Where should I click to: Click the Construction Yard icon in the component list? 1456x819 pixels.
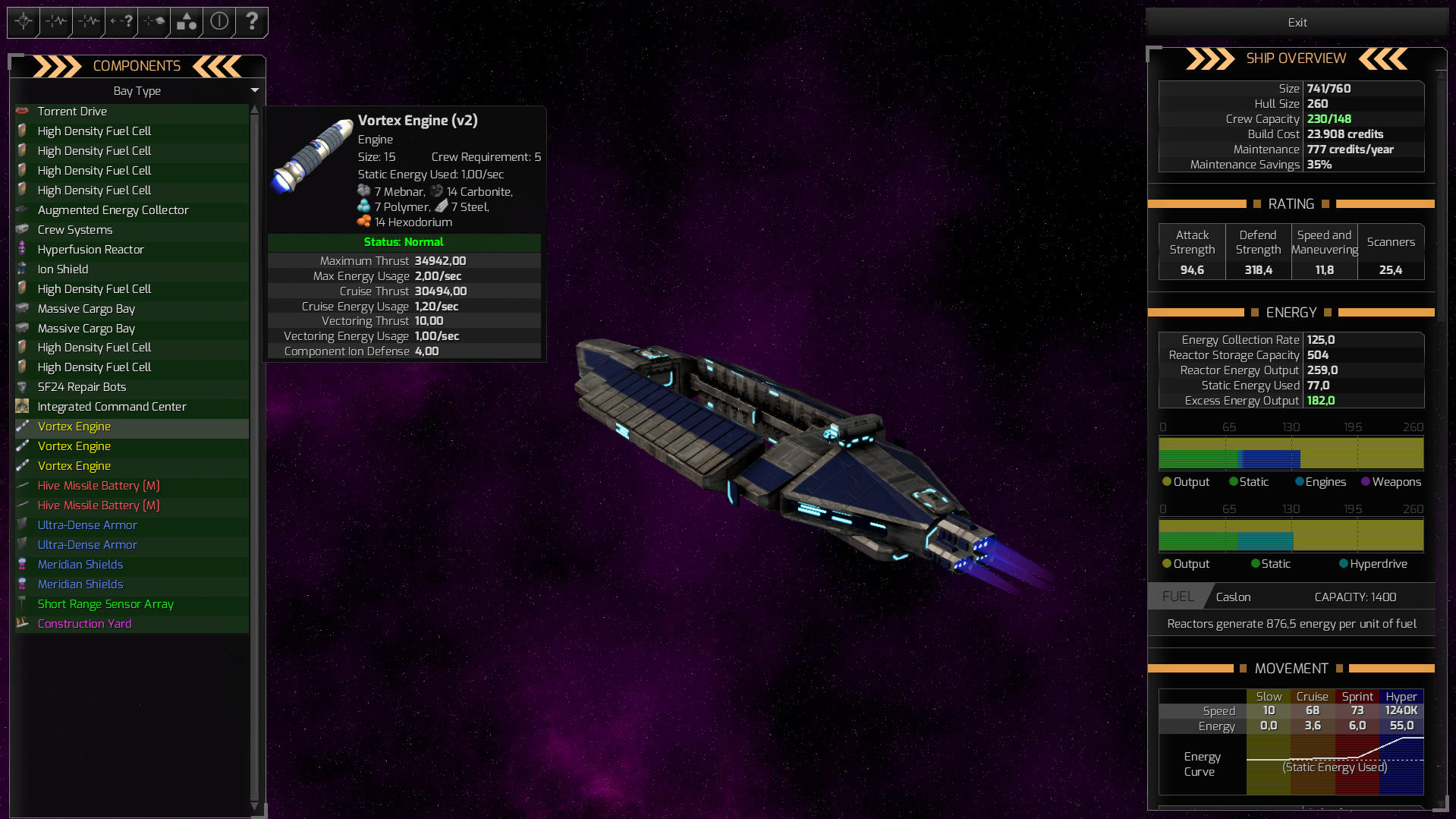tap(24, 623)
